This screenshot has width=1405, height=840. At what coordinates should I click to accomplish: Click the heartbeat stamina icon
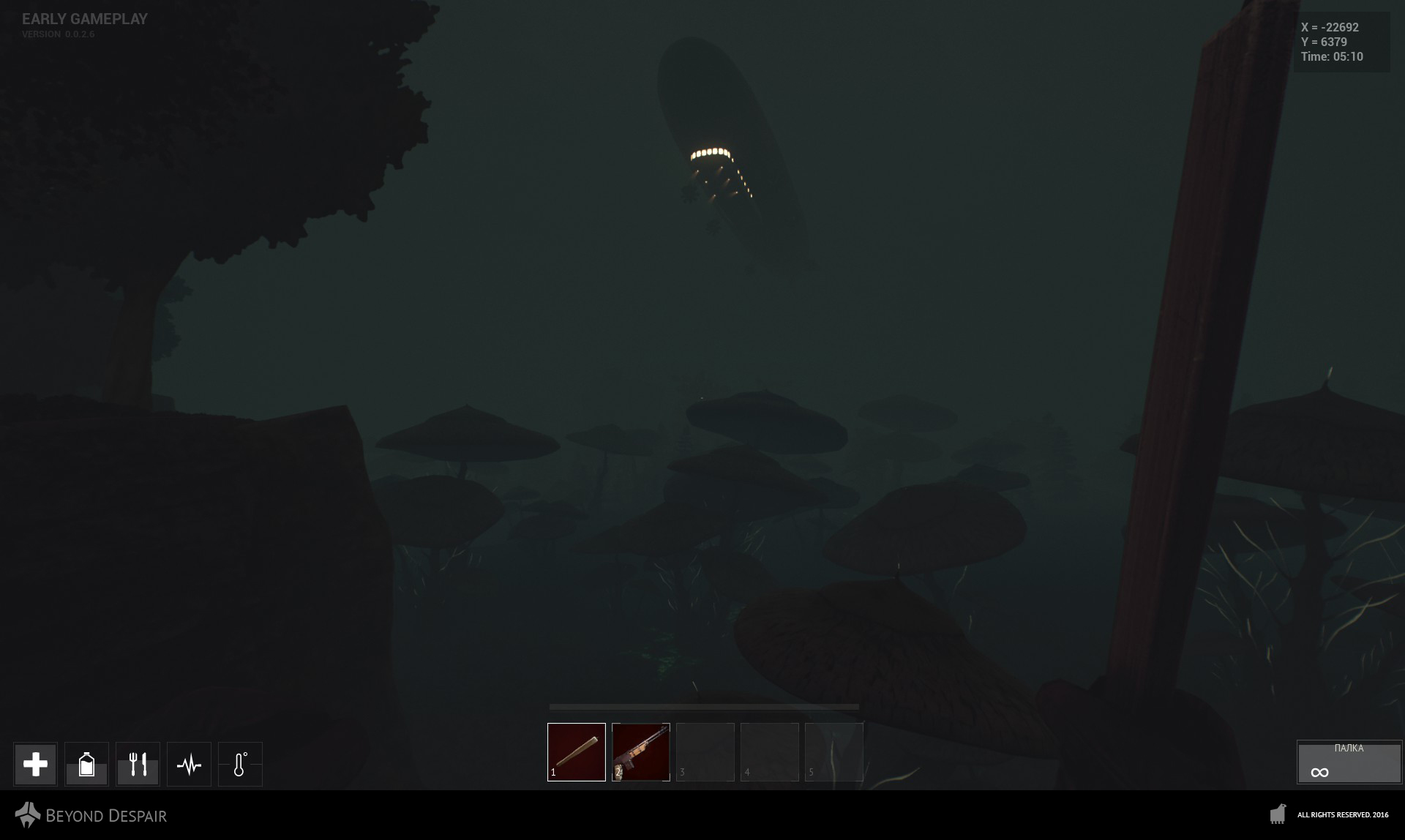coord(189,763)
